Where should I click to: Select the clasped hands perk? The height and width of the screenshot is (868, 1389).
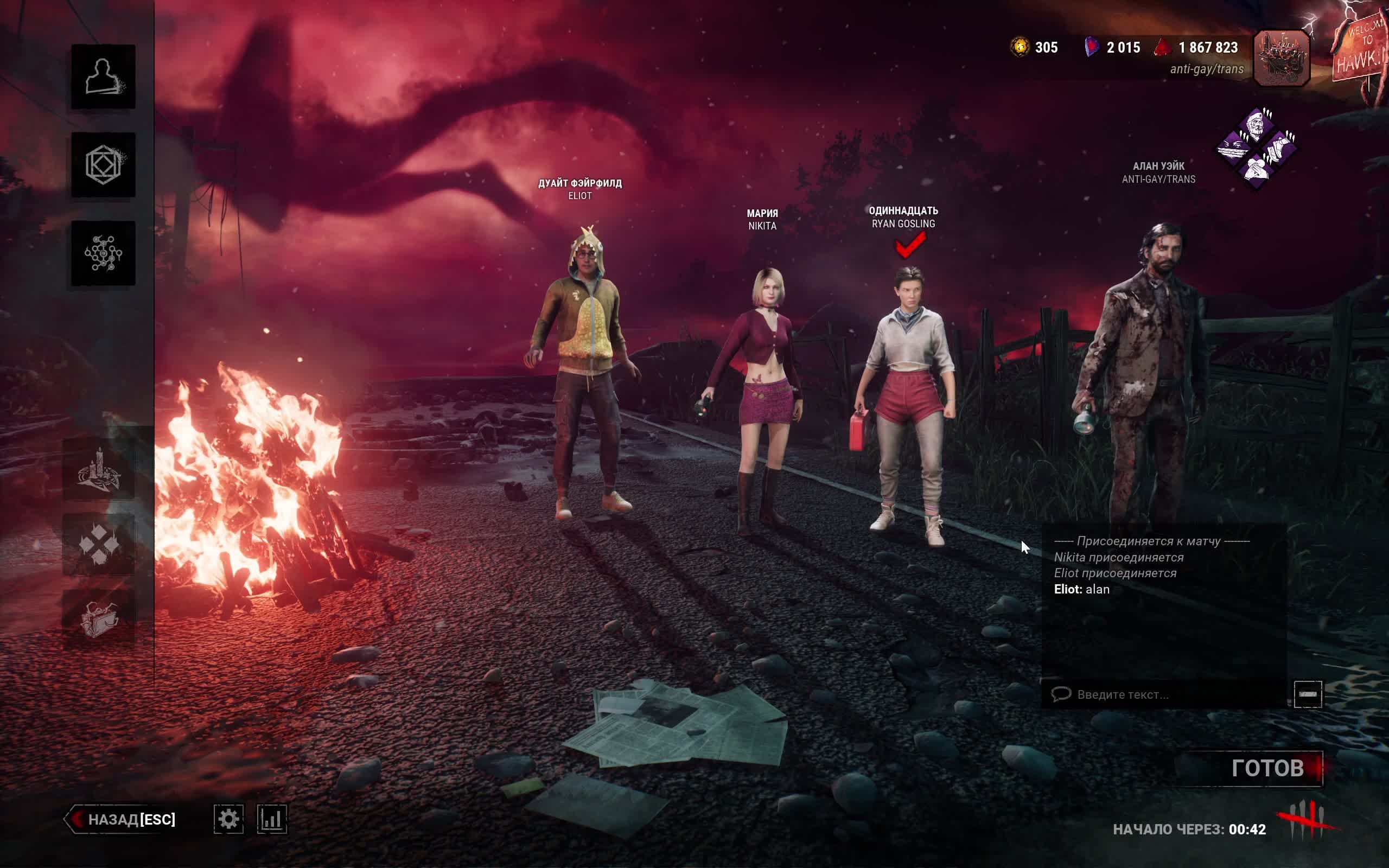pyautogui.click(x=1257, y=169)
